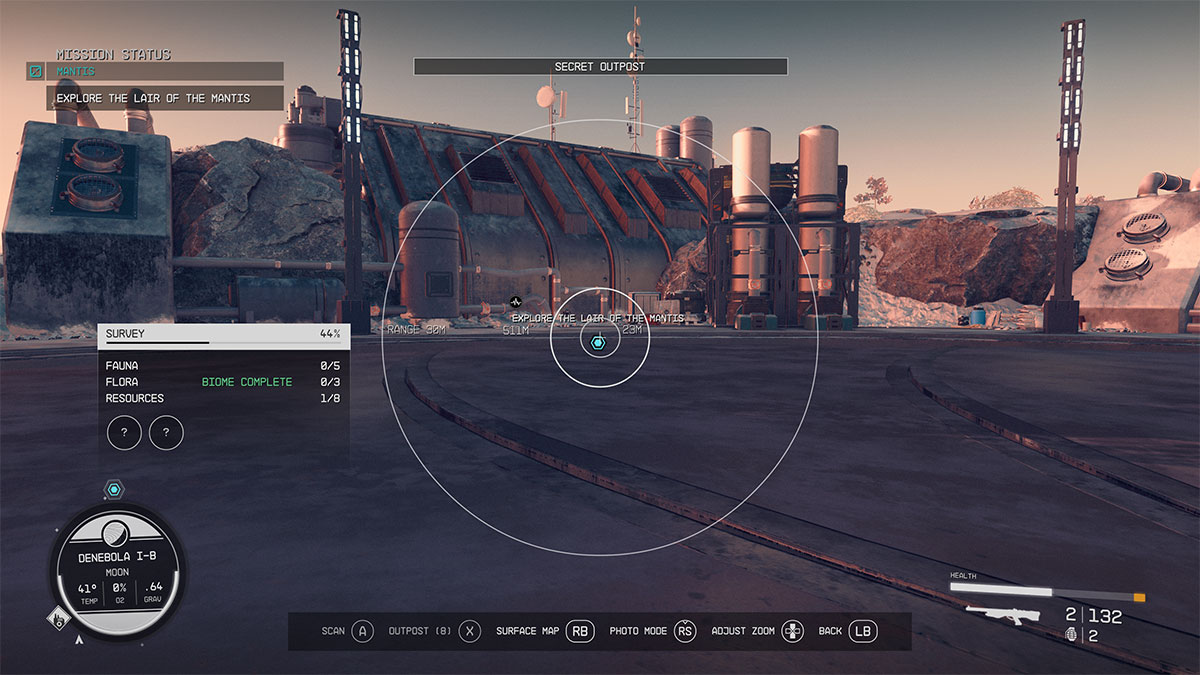The width and height of the screenshot is (1200, 675).
Task: Open the Denebola I-B moon info dial
Action: (x=117, y=570)
